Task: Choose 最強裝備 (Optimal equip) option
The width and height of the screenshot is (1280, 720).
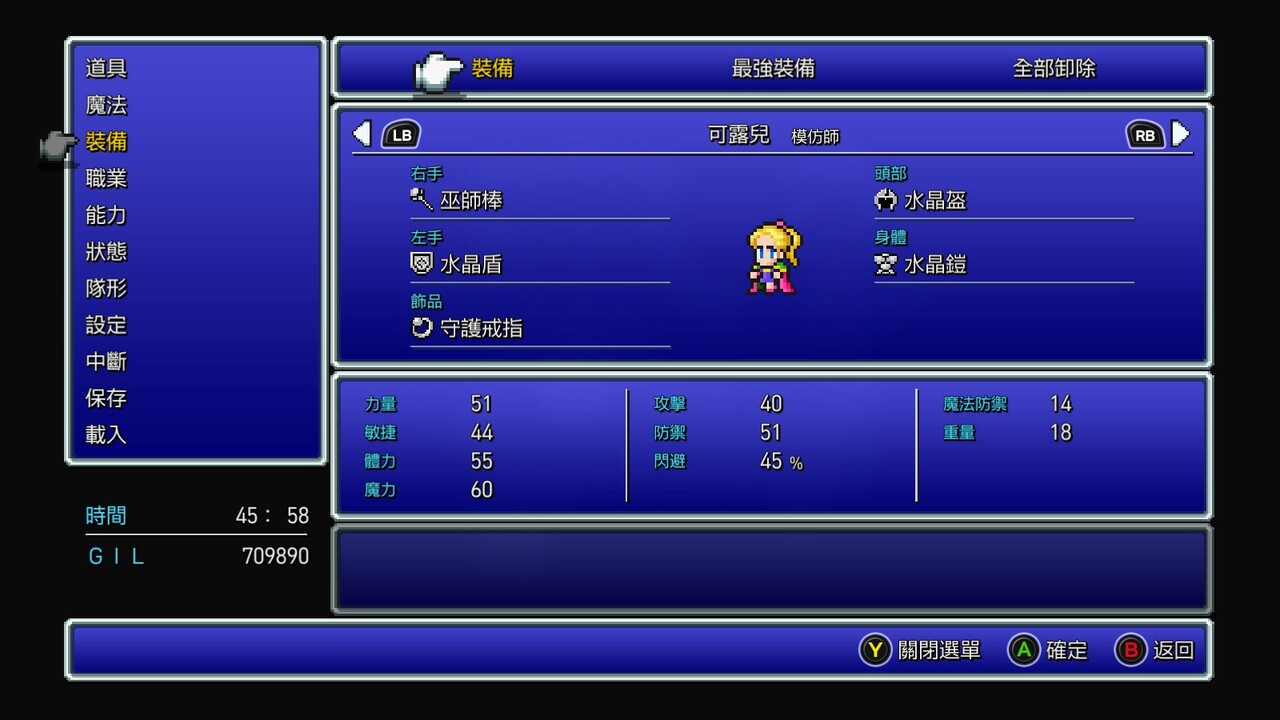Action: tap(773, 69)
